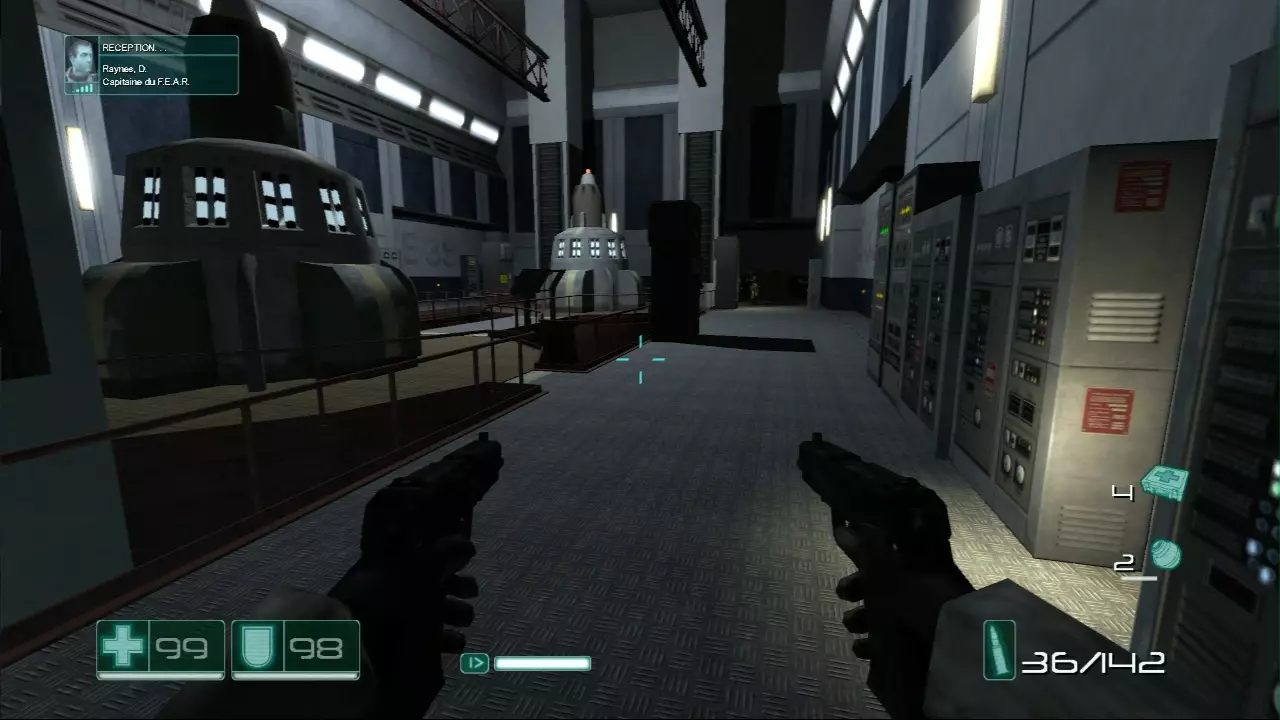1280x720 pixels.
Task: Click the health bar under the 99 counter
Action: point(160,676)
